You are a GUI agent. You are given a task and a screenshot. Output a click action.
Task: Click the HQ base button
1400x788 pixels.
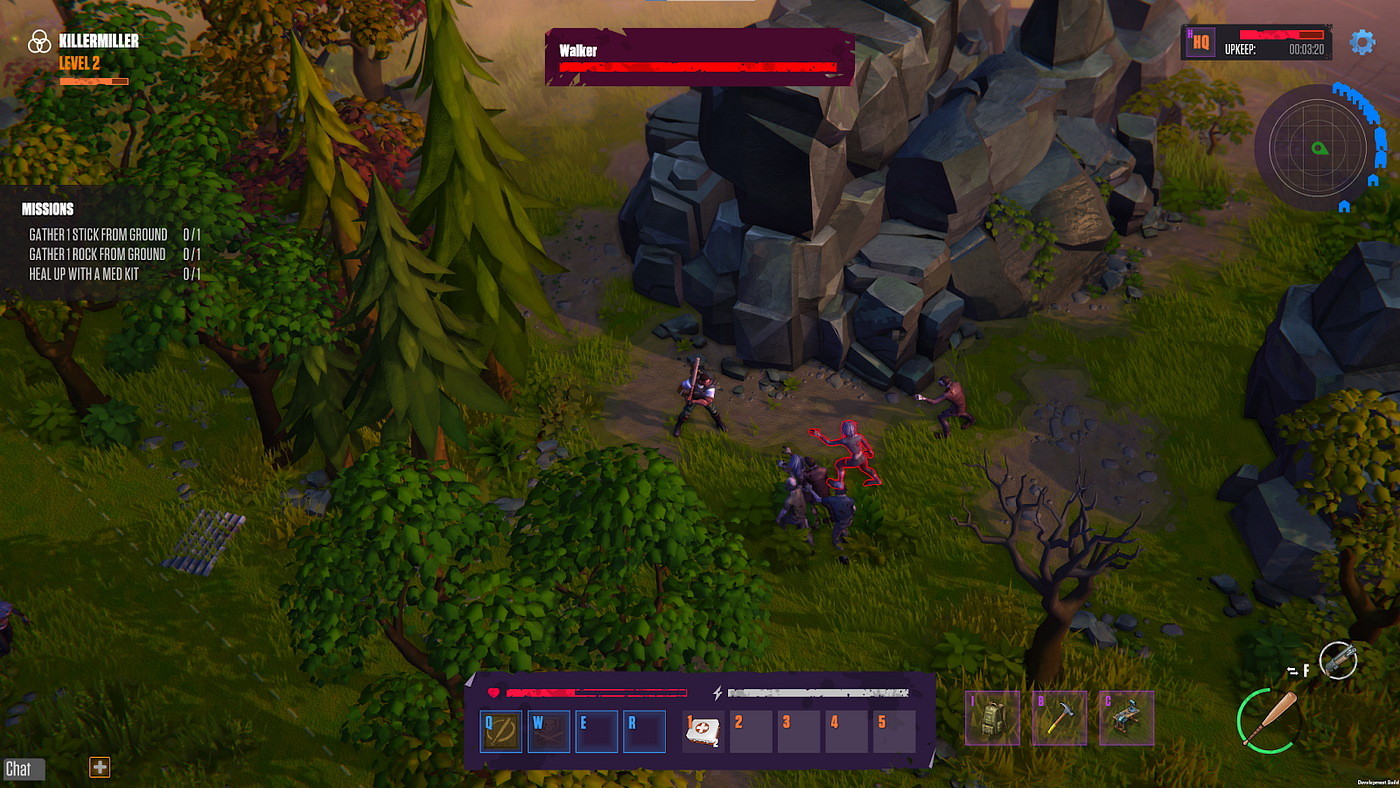point(1200,44)
